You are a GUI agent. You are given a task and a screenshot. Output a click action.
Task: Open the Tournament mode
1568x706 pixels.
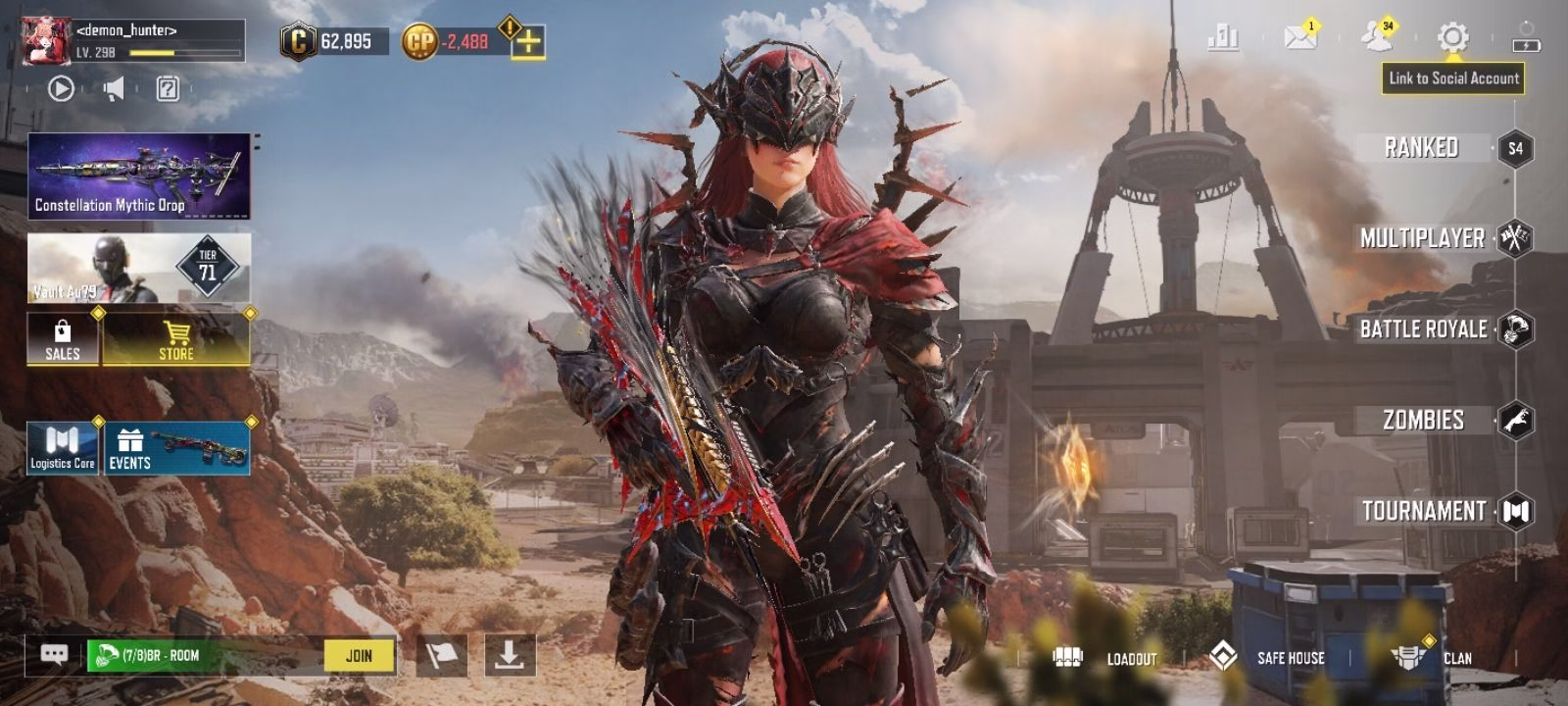(x=1424, y=511)
